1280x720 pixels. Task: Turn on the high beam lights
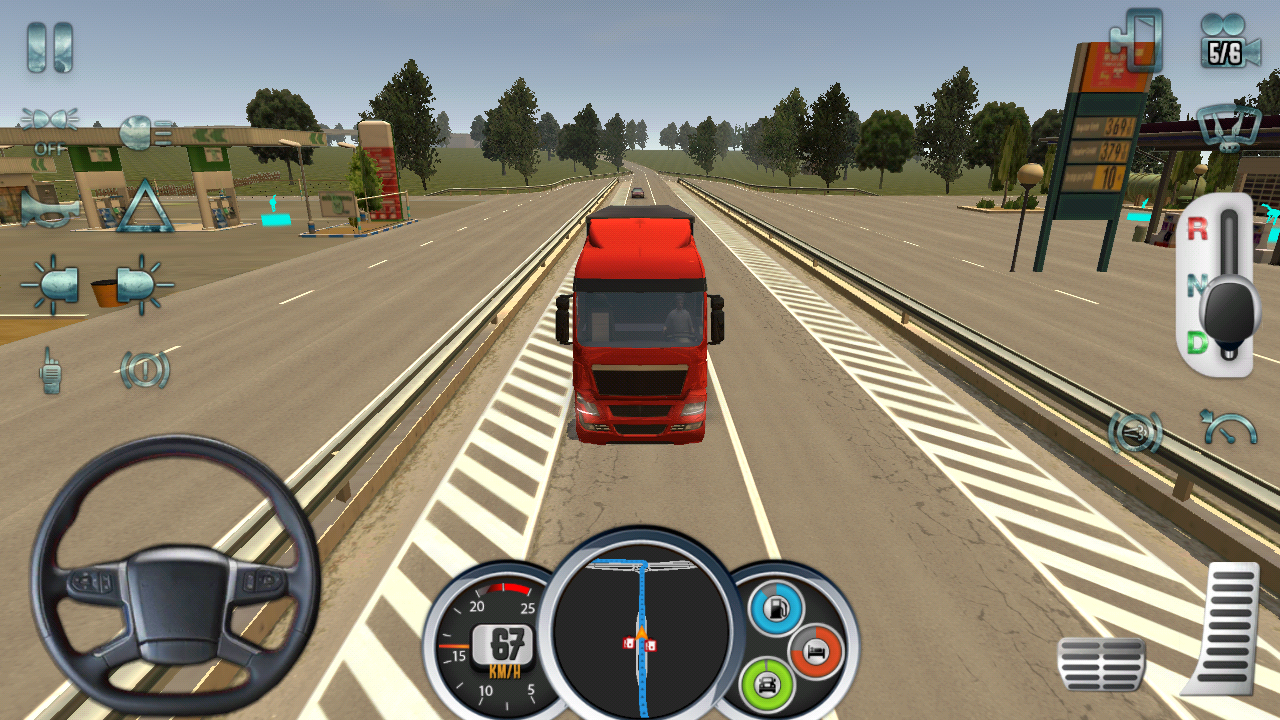point(145,132)
